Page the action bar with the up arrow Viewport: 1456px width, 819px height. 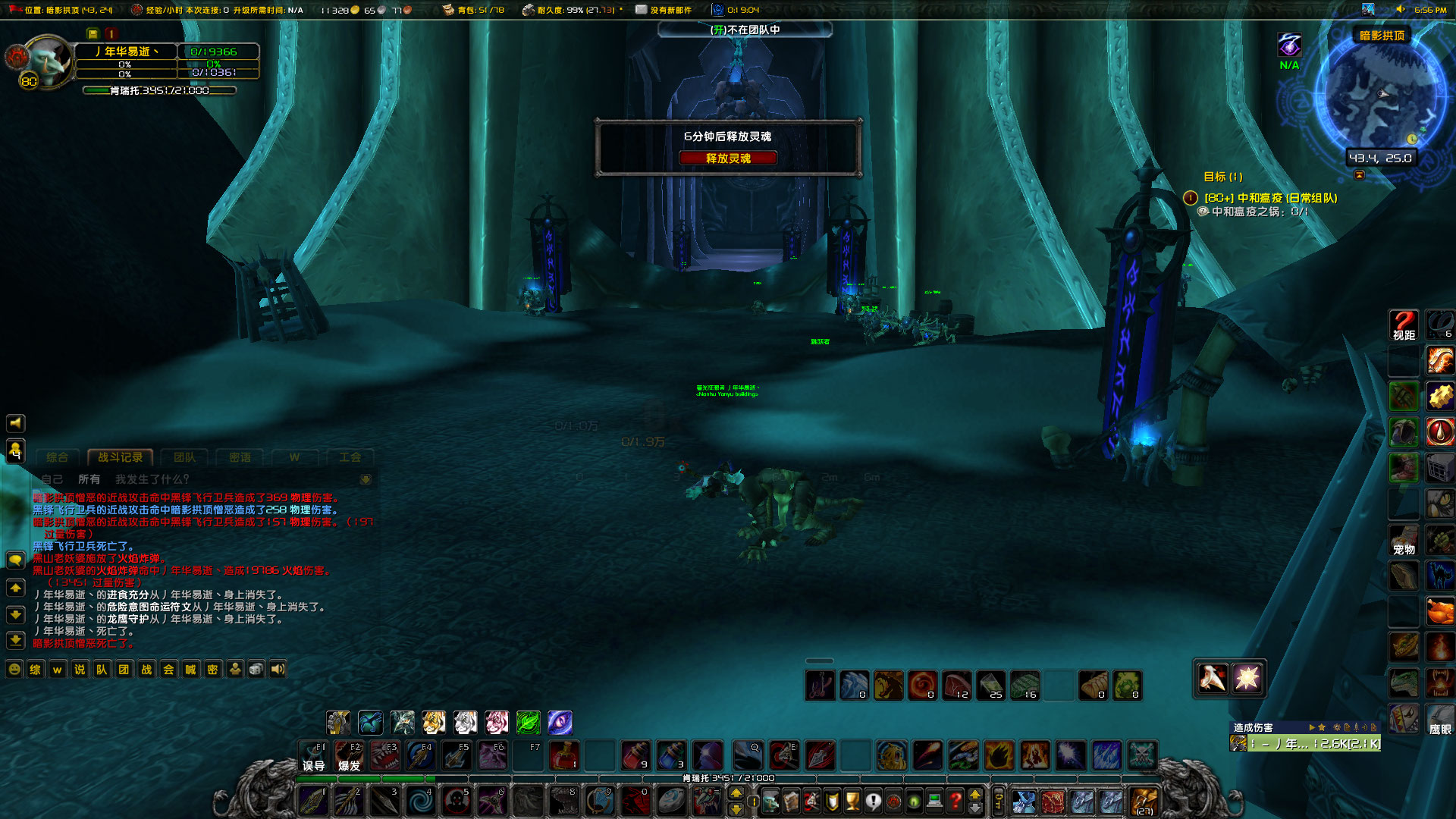[974, 794]
